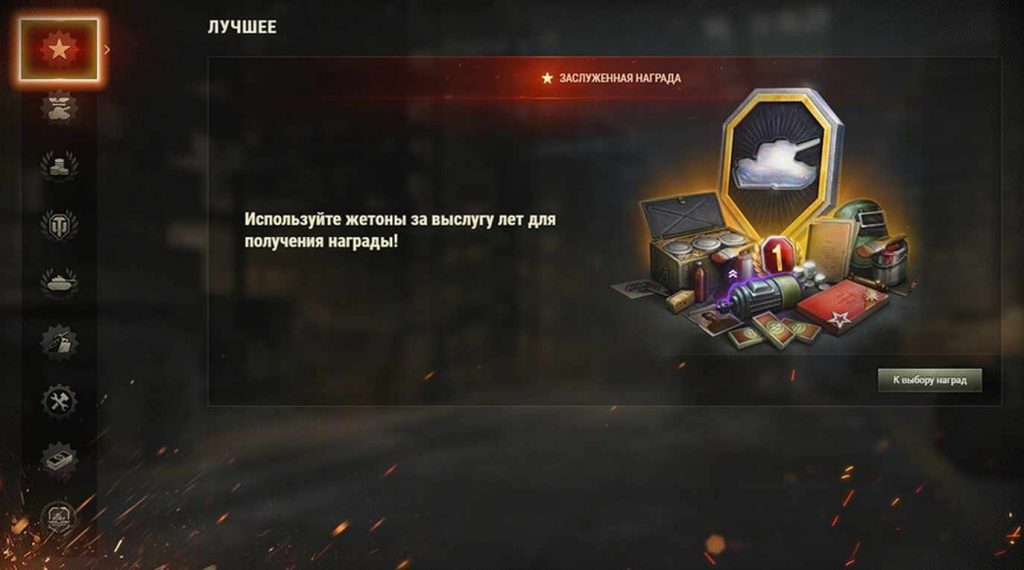Open the reward bundle tank emblem image
This screenshot has width=1024, height=570.
[x=780, y=153]
